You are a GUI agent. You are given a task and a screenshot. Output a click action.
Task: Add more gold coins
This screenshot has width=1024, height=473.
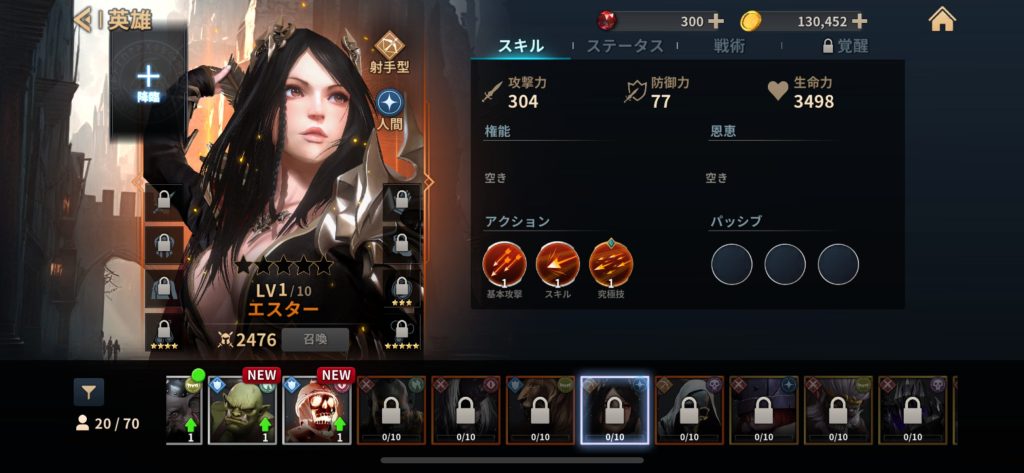click(859, 21)
